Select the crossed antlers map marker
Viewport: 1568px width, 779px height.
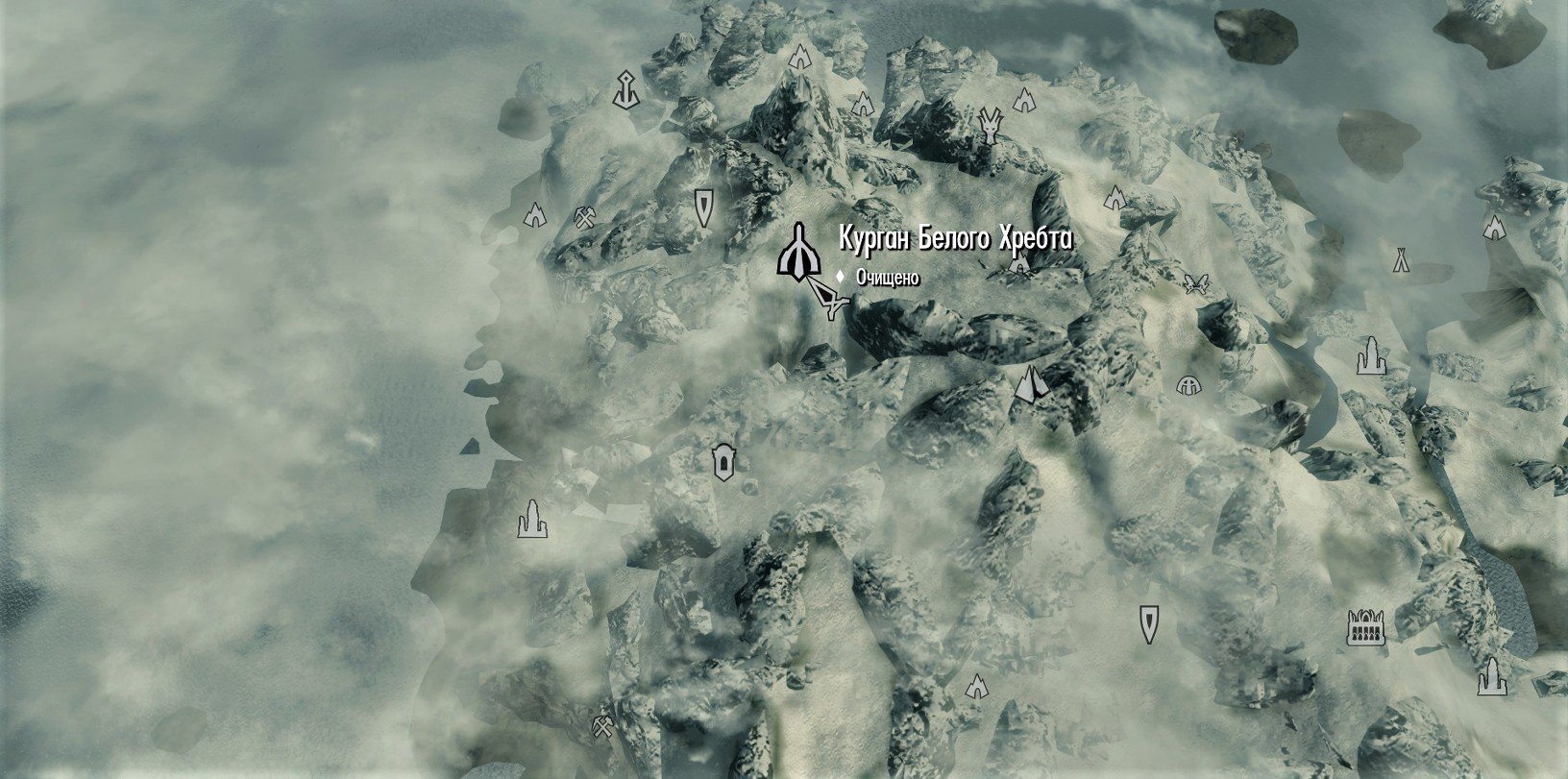(1195, 282)
